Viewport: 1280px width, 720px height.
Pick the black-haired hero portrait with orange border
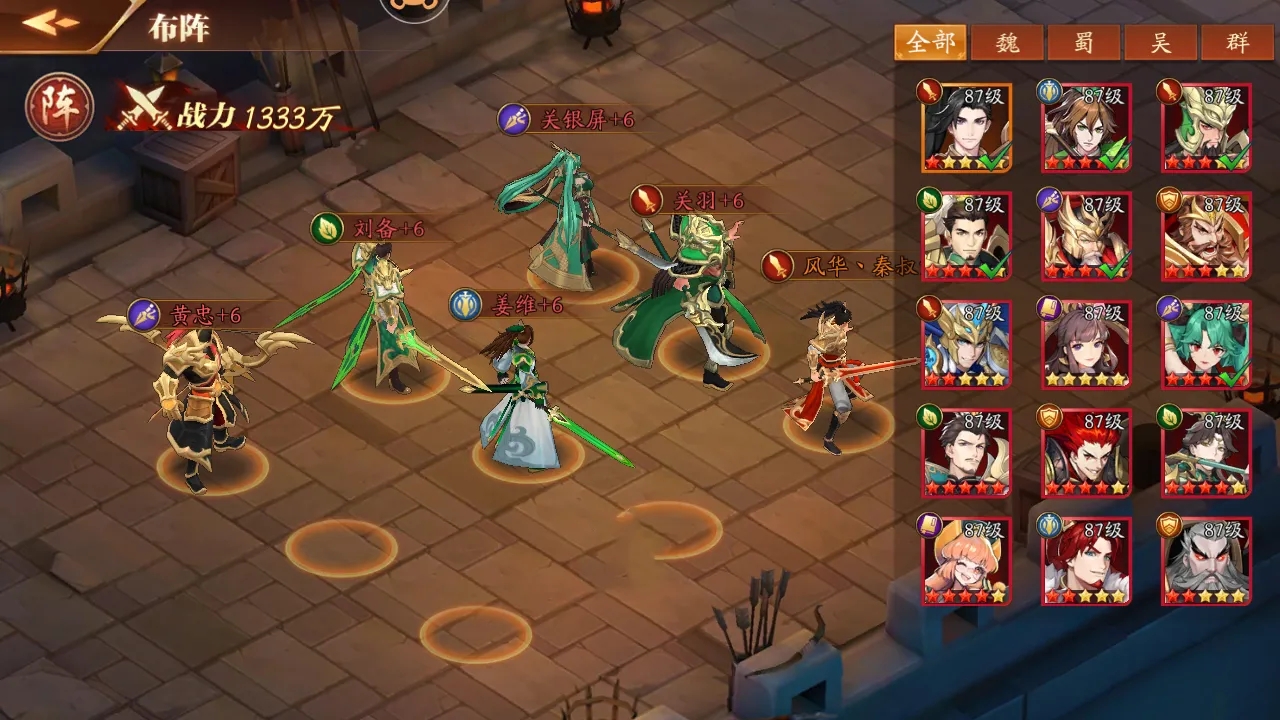[966, 128]
